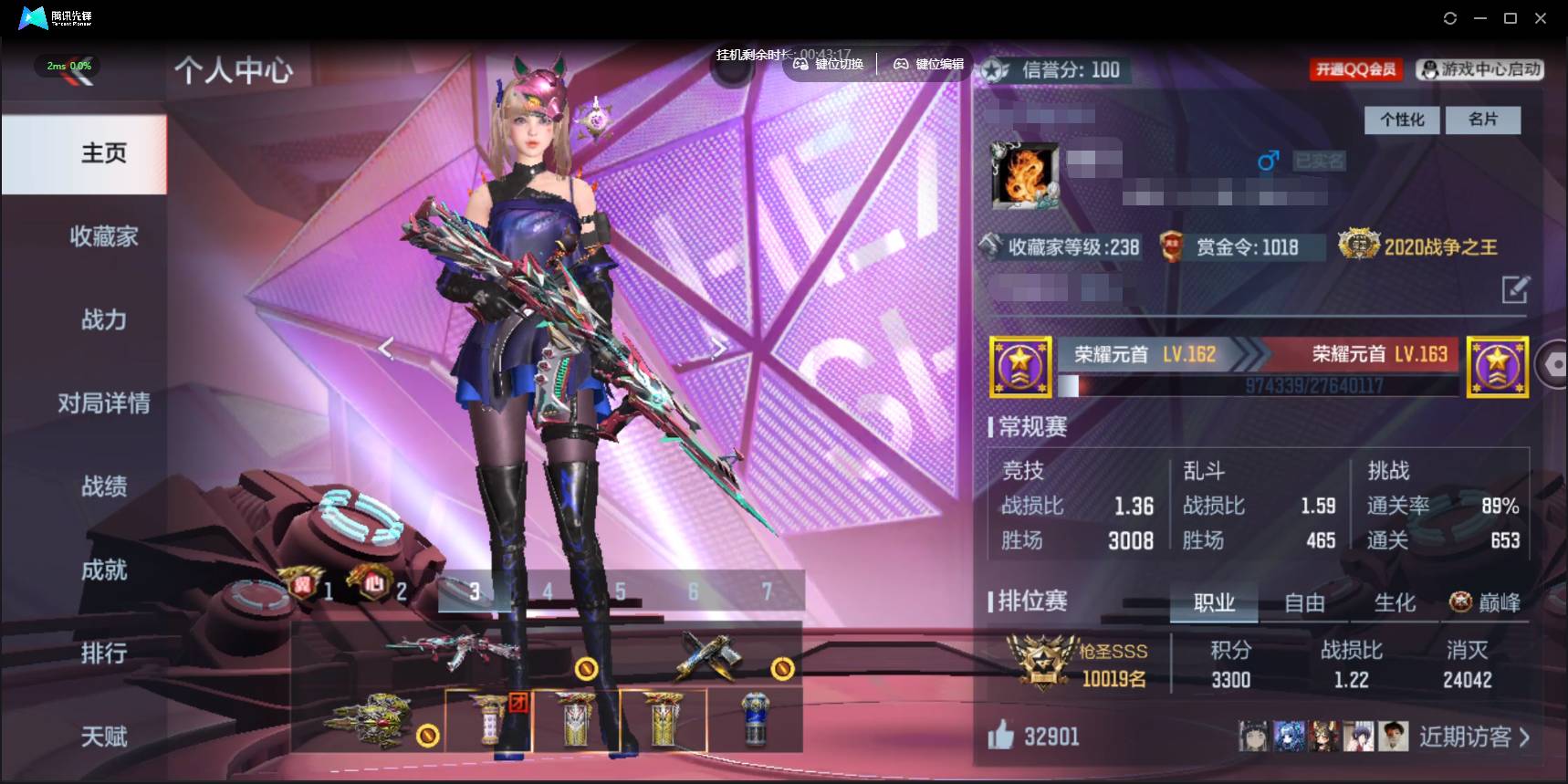
Task: Switch ranked stats to 自由 tab
Action: tap(1304, 602)
